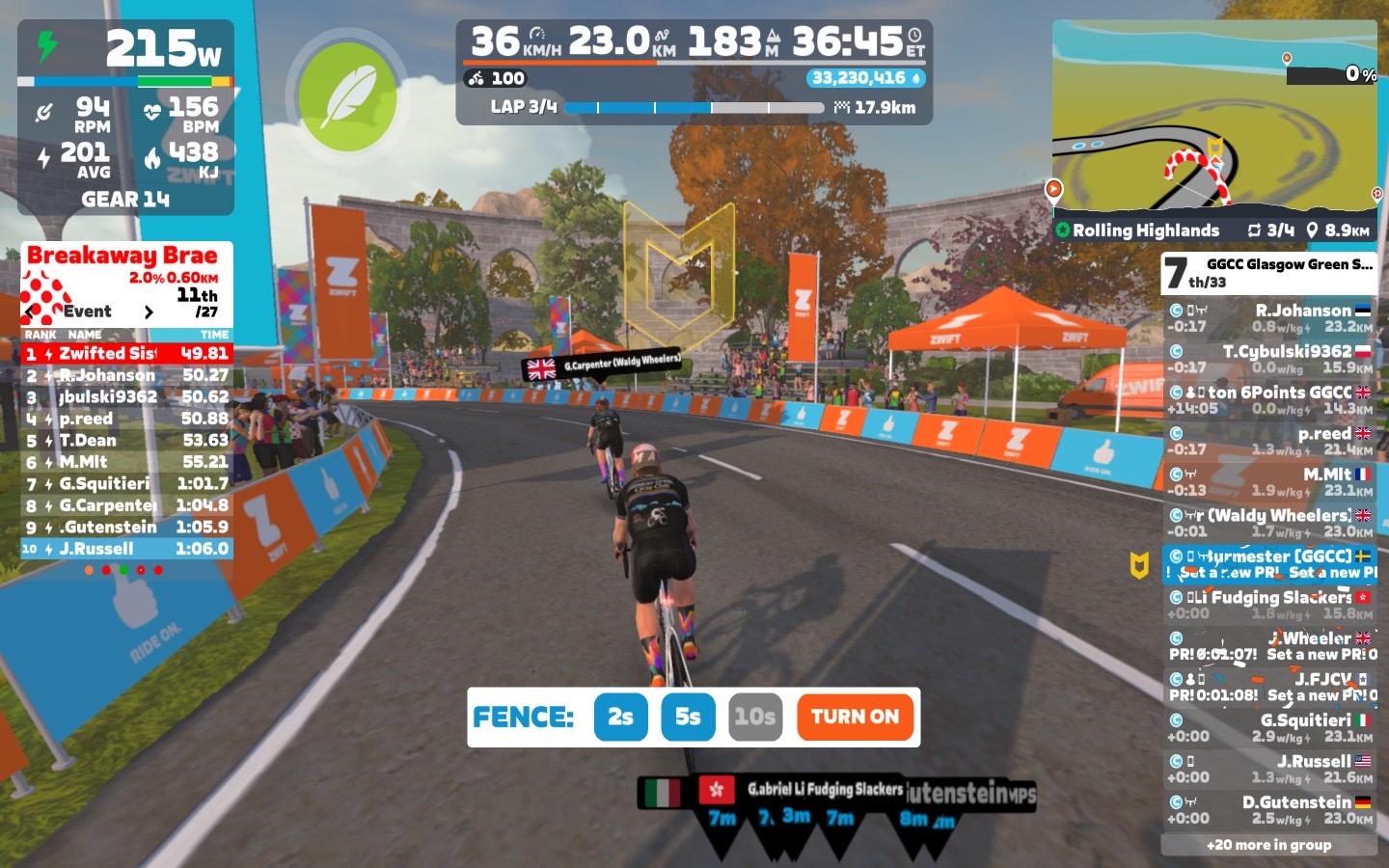Set the fence to 5s

pos(688,717)
